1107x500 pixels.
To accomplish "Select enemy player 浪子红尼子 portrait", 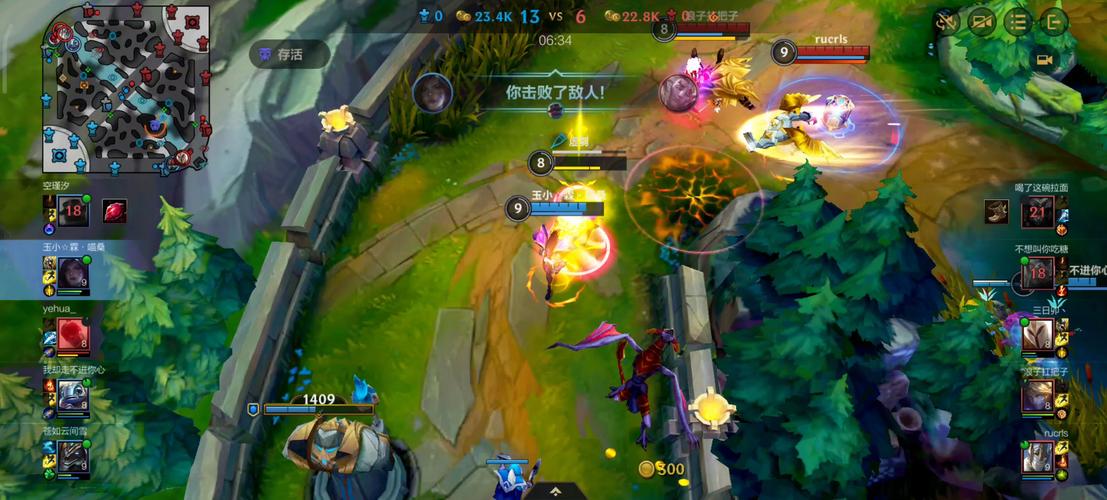I will coord(1037,396).
